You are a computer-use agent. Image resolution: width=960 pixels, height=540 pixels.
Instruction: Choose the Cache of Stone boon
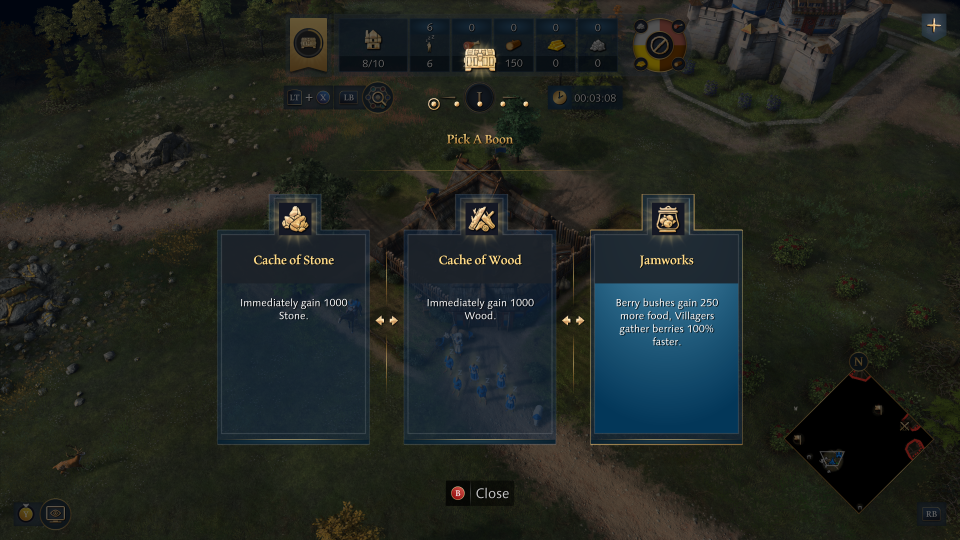click(293, 335)
